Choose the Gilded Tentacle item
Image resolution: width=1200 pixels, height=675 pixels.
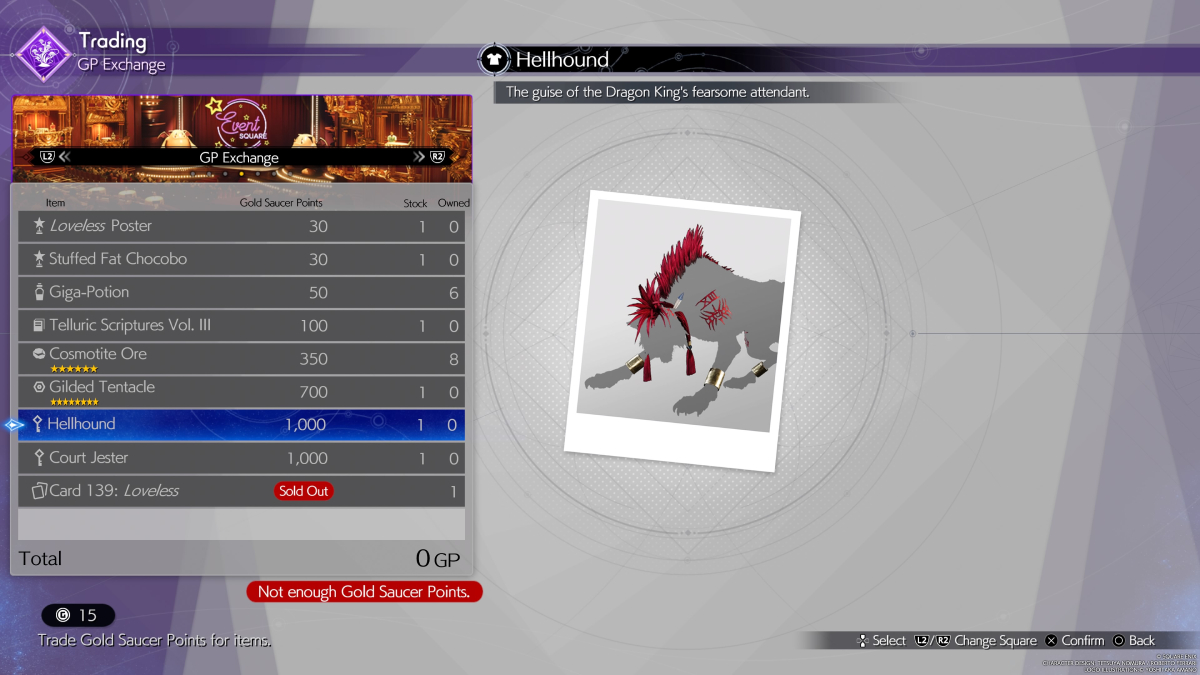[x=241, y=391]
